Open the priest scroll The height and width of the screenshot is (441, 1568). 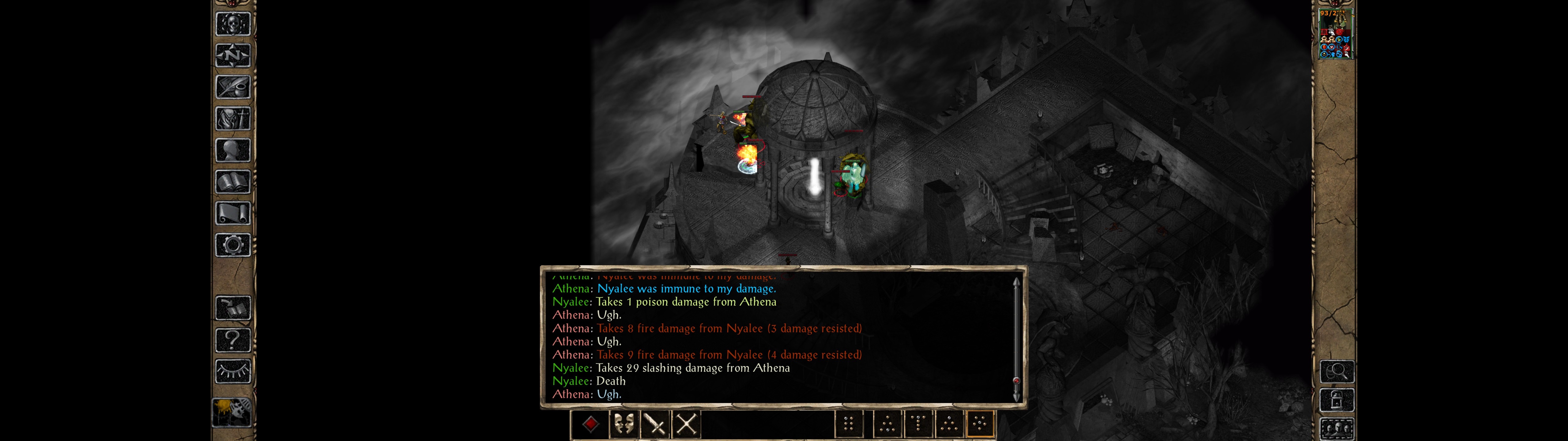(232, 214)
